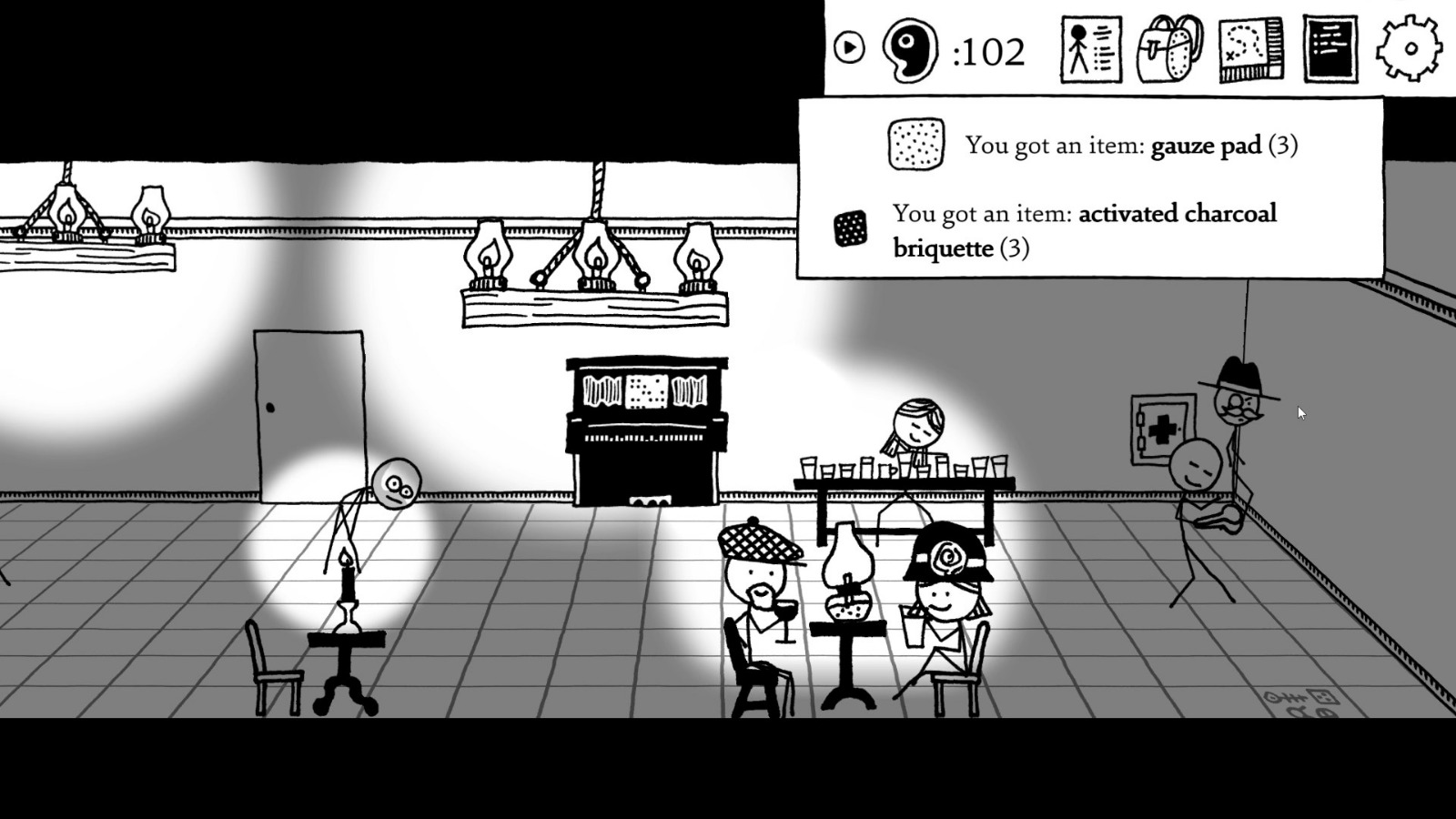Click the activated charcoal briquette notification
Image resolution: width=1456 pixels, height=819 pixels.
click(x=1083, y=230)
